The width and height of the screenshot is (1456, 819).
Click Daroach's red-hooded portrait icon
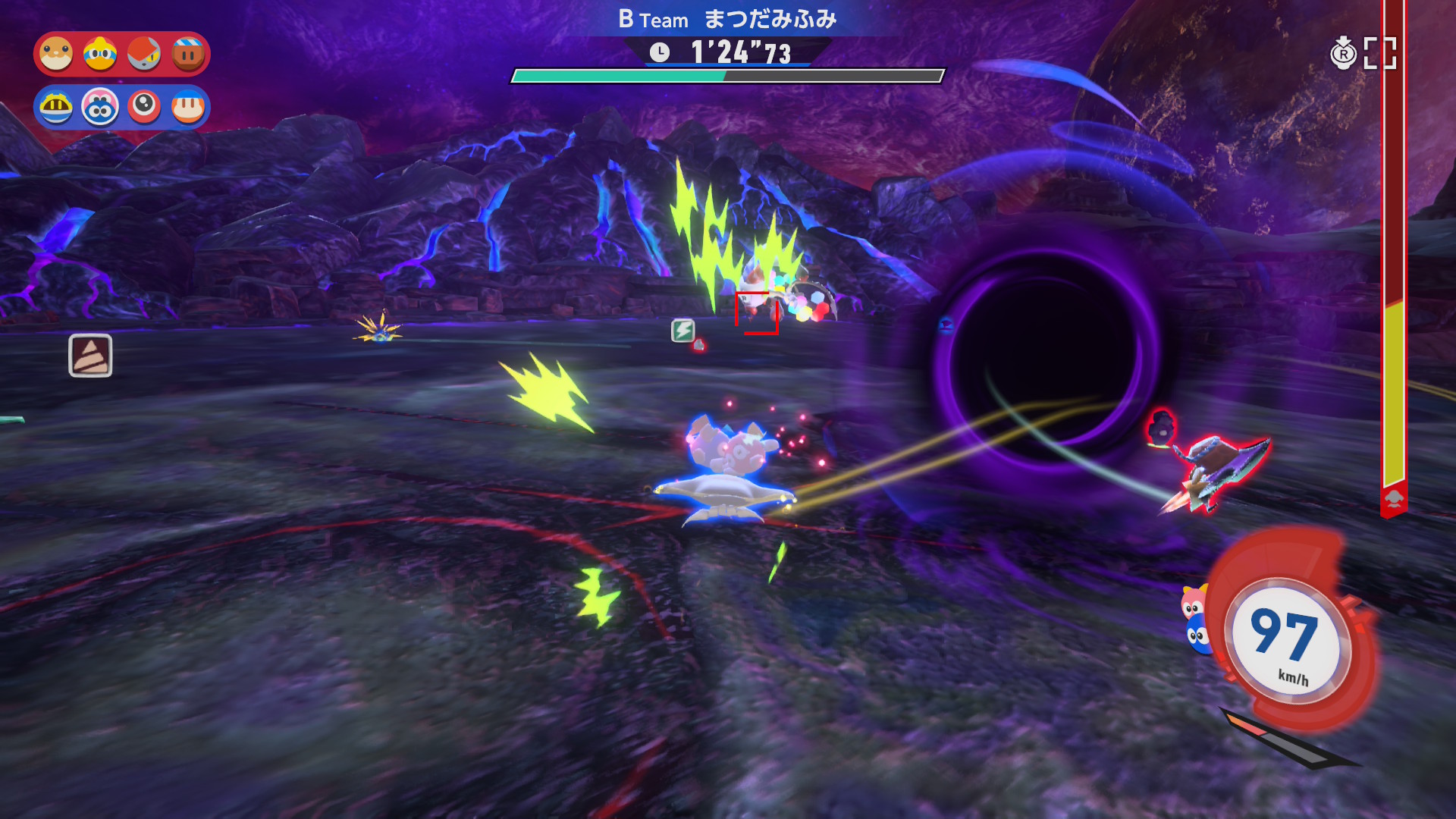pos(144,55)
